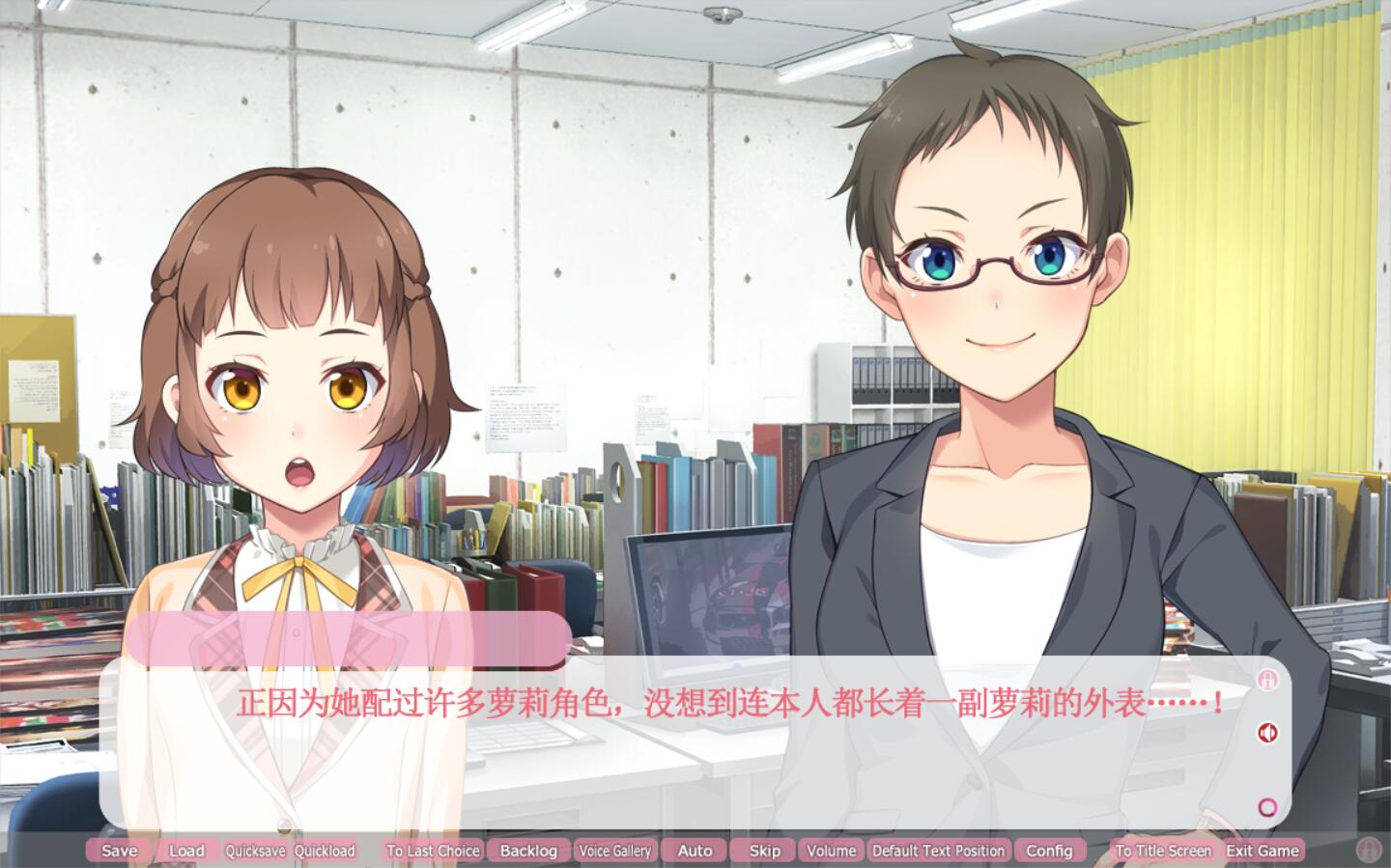Toggle Auto text advance

pos(695,851)
